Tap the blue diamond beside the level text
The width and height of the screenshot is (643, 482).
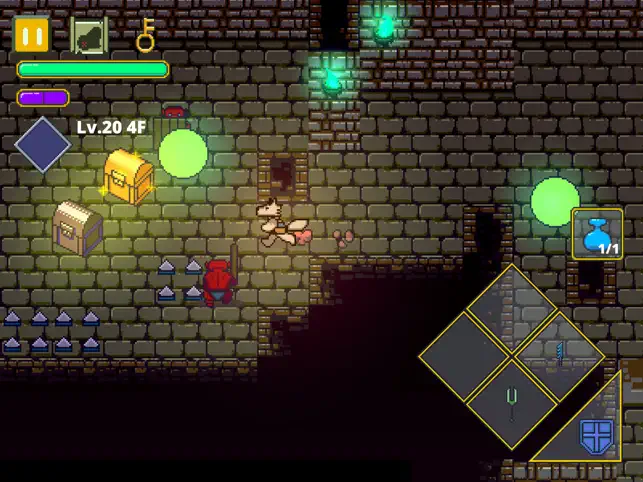point(42,146)
